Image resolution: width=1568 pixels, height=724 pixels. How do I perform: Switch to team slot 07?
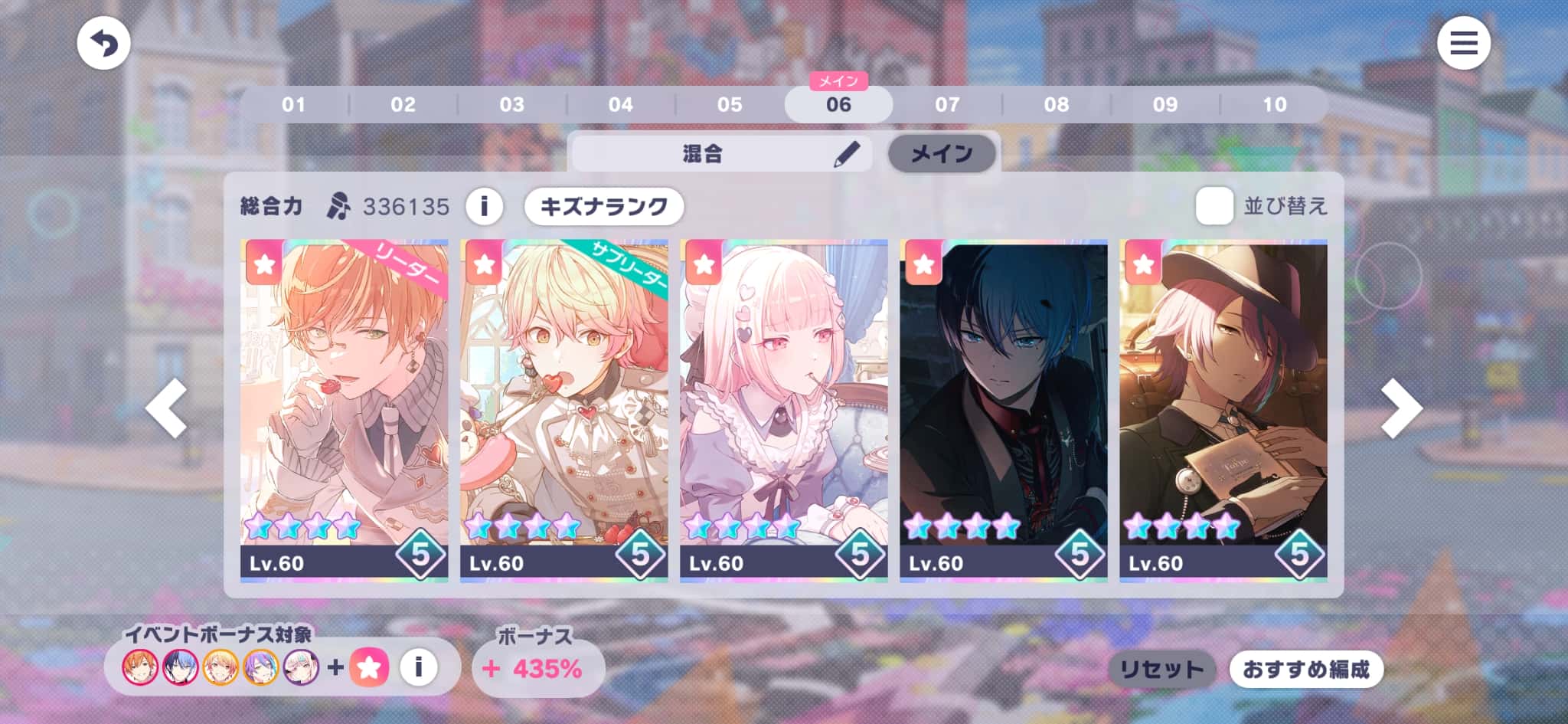tap(947, 104)
